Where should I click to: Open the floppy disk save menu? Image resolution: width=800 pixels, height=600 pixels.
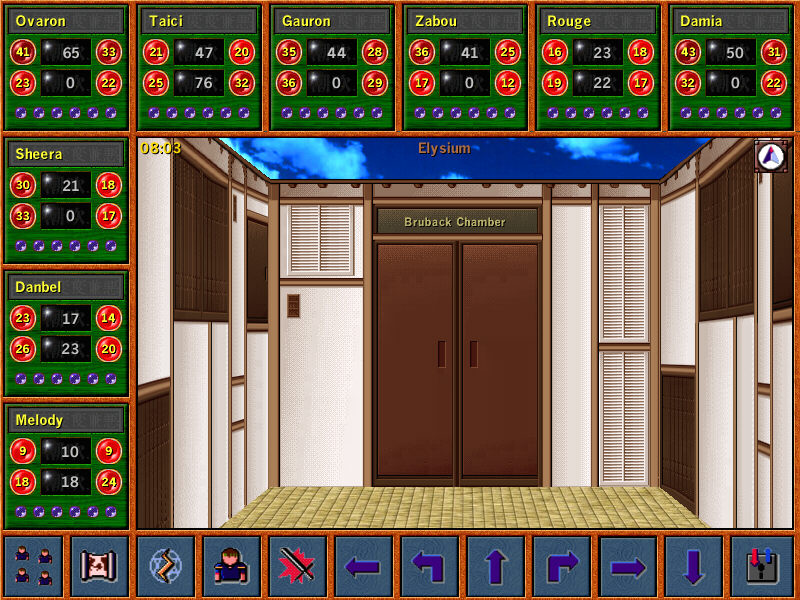761,567
